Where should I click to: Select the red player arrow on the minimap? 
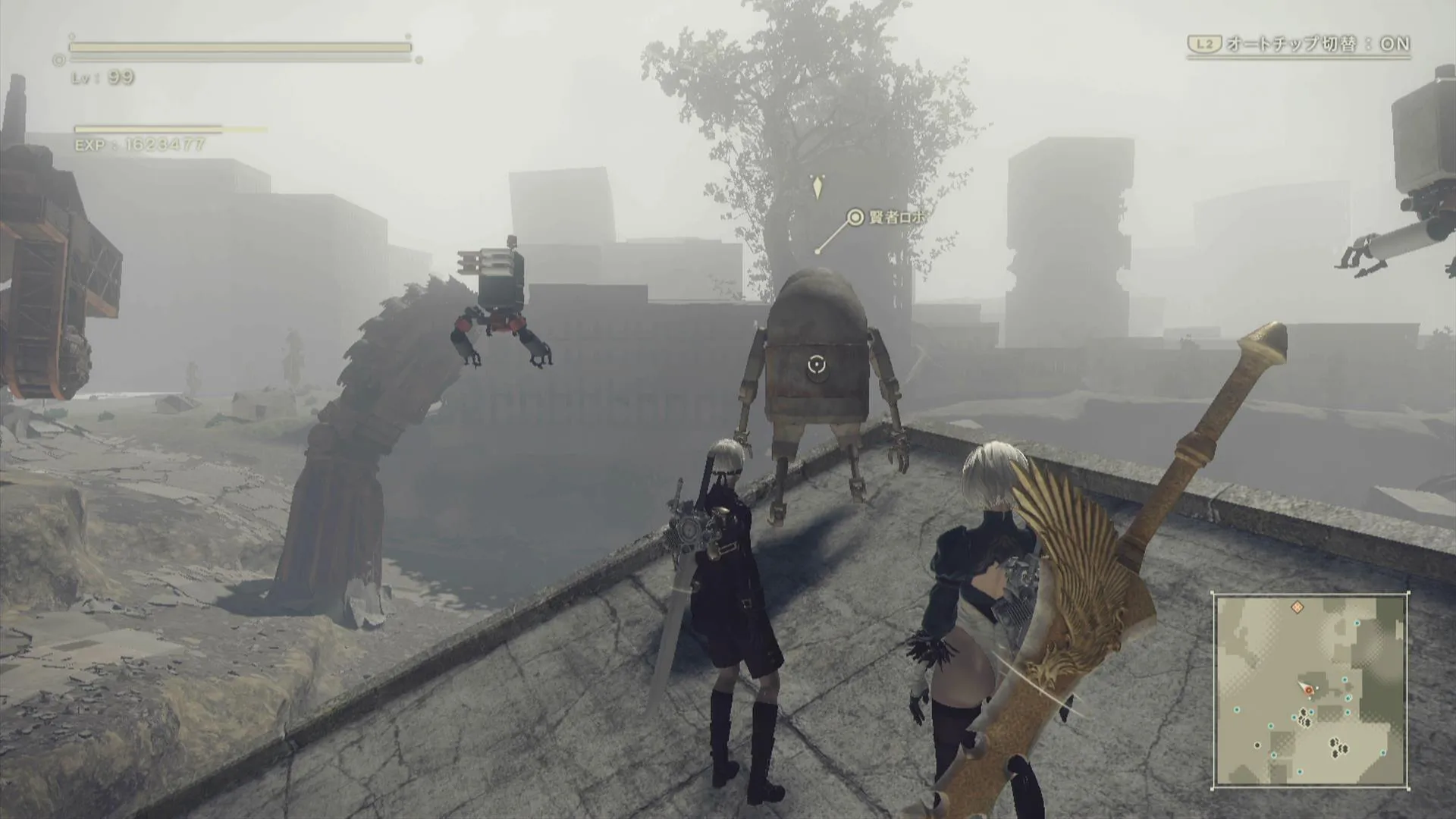1307,689
